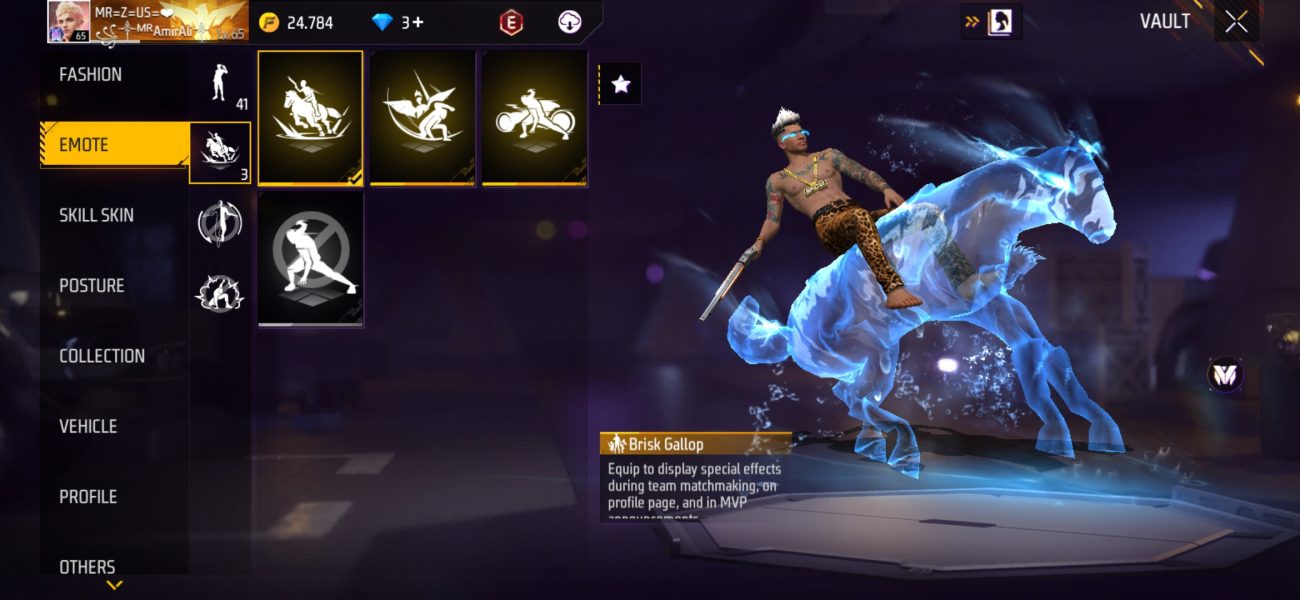Open the red hexagon E icon
1300x600 pixels.
pos(511,22)
